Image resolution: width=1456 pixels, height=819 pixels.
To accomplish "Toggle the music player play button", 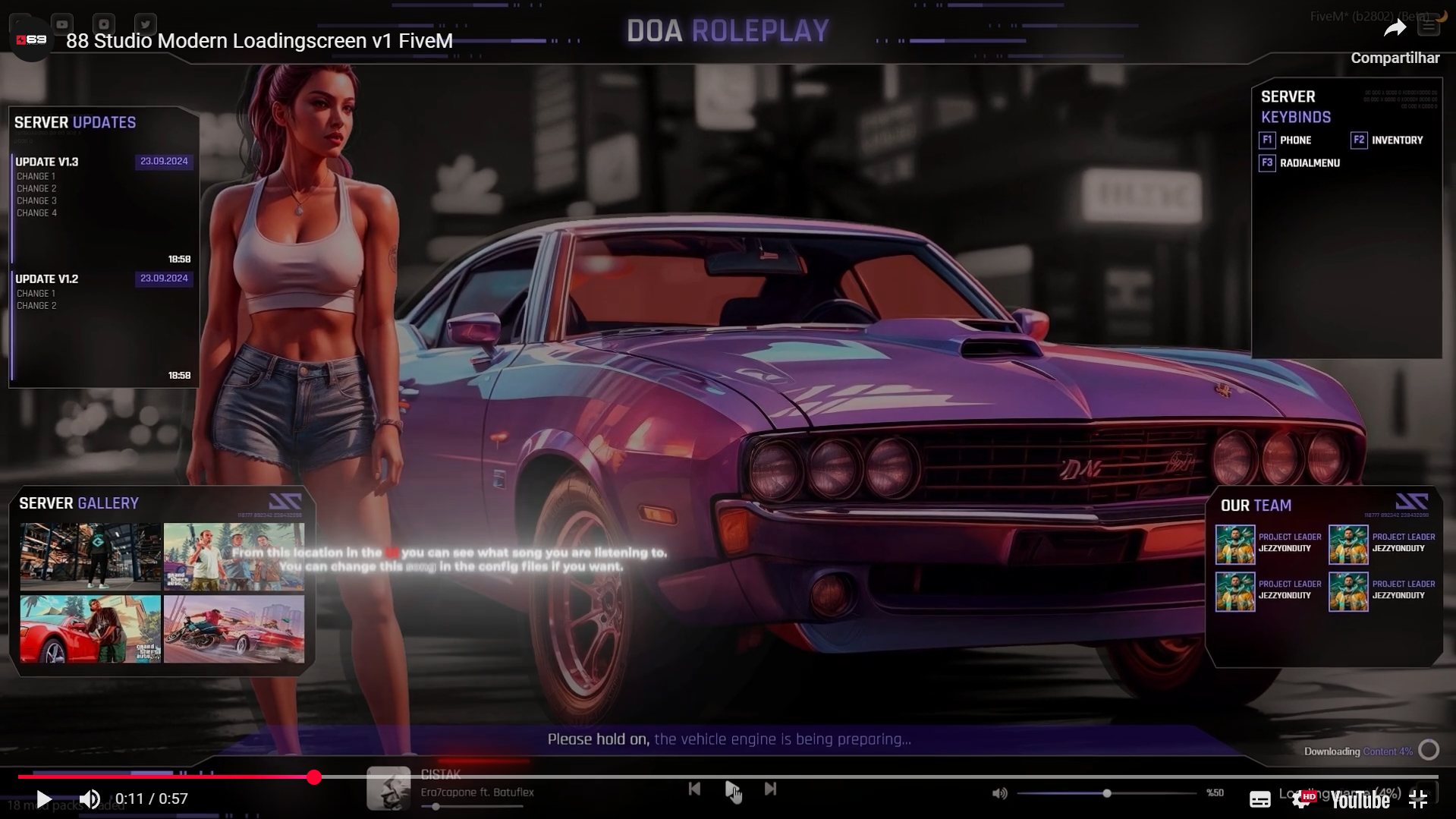I will [x=731, y=789].
